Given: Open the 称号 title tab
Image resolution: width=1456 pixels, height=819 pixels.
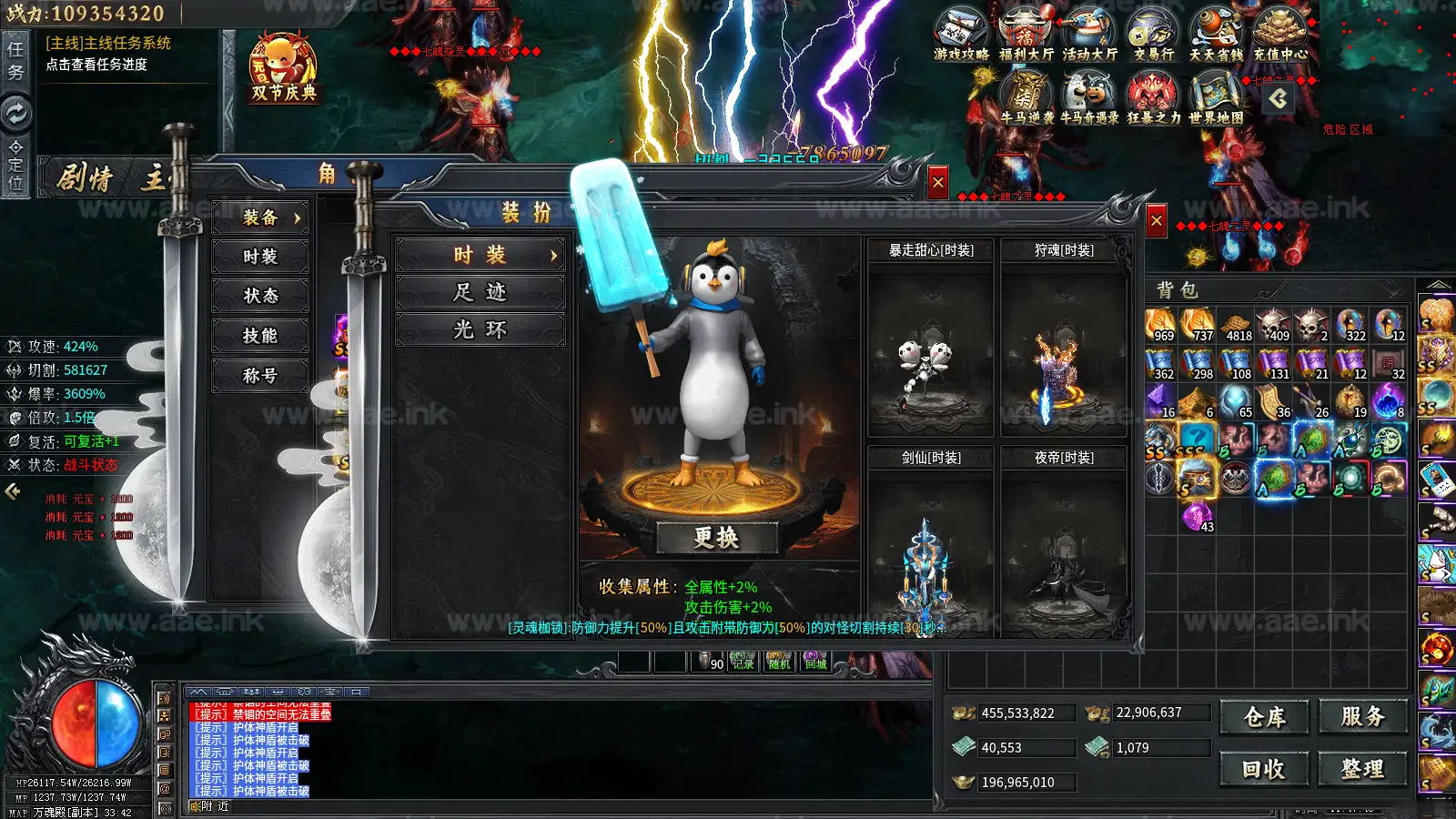Looking at the screenshot, I should (260, 375).
